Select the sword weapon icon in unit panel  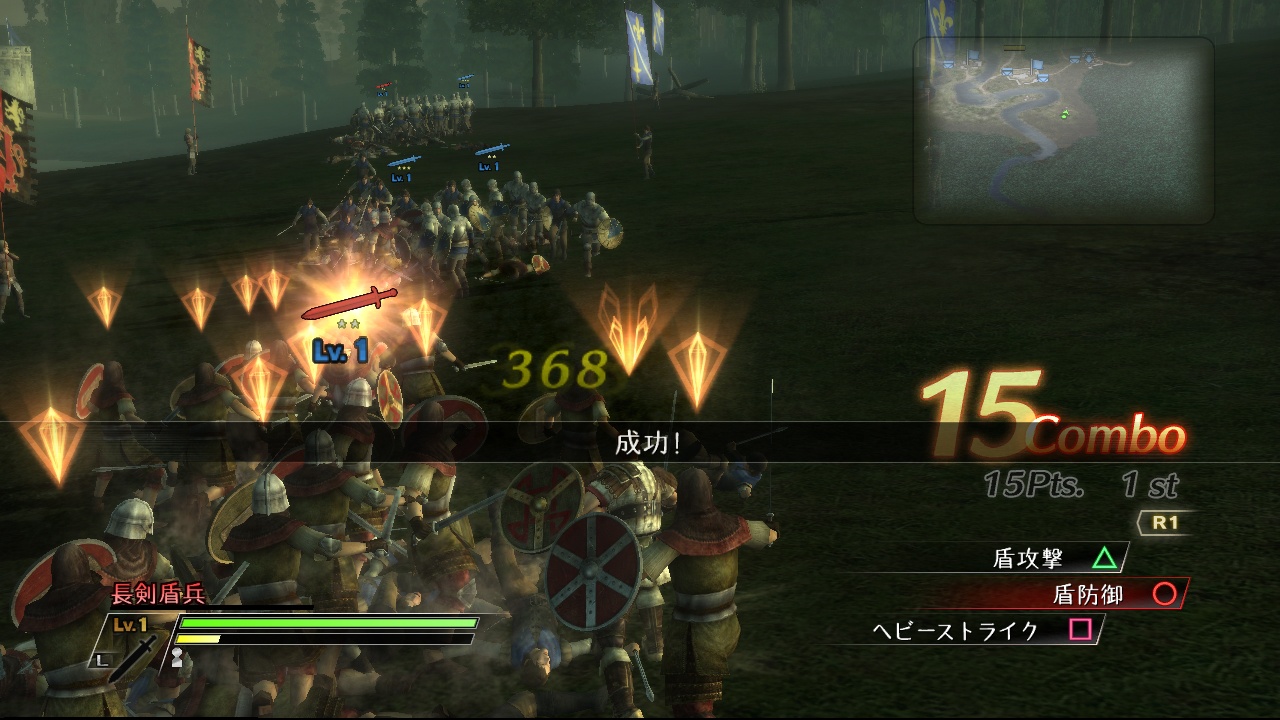tap(135, 657)
